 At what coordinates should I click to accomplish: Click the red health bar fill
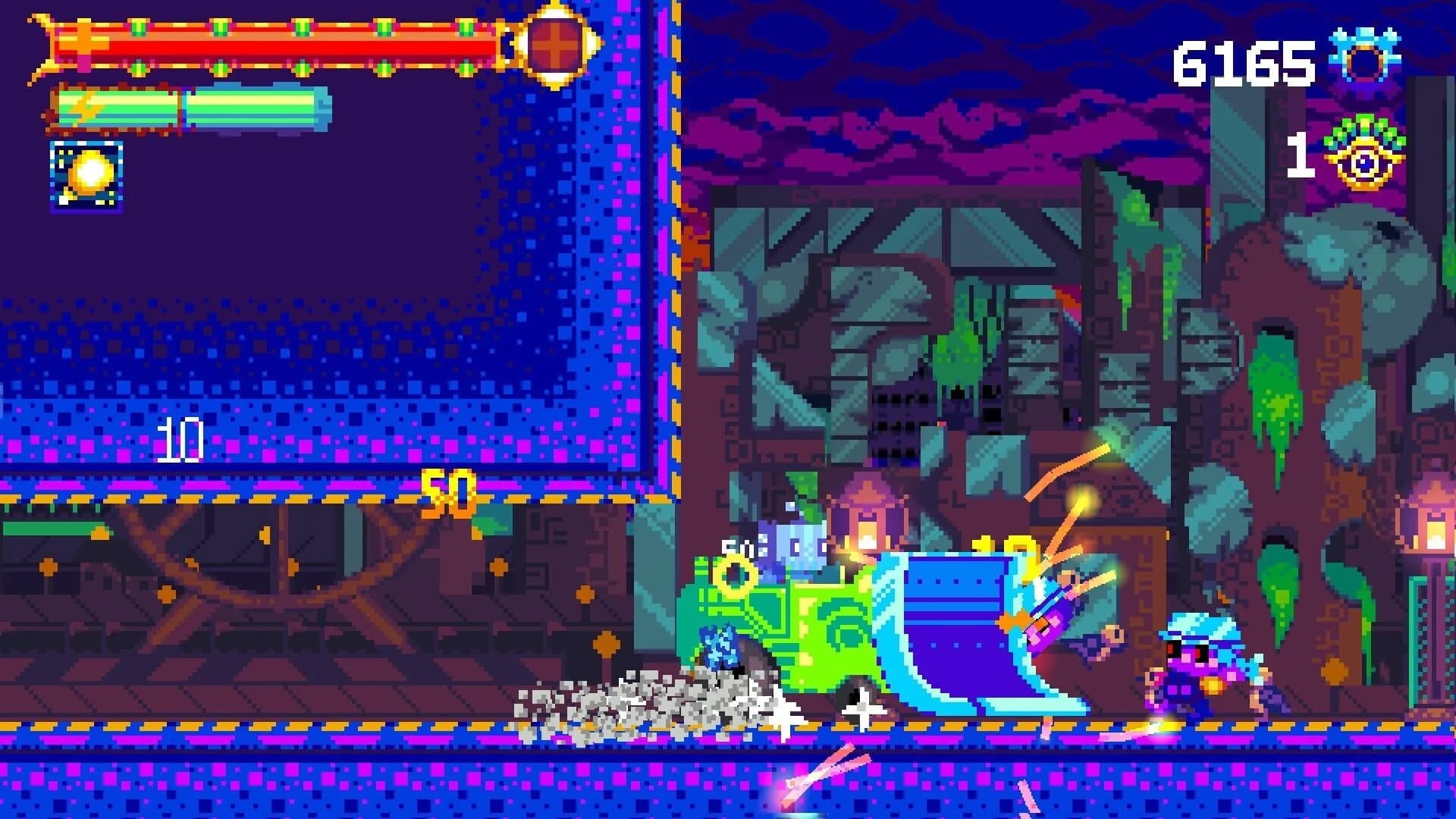(x=303, y=47)
